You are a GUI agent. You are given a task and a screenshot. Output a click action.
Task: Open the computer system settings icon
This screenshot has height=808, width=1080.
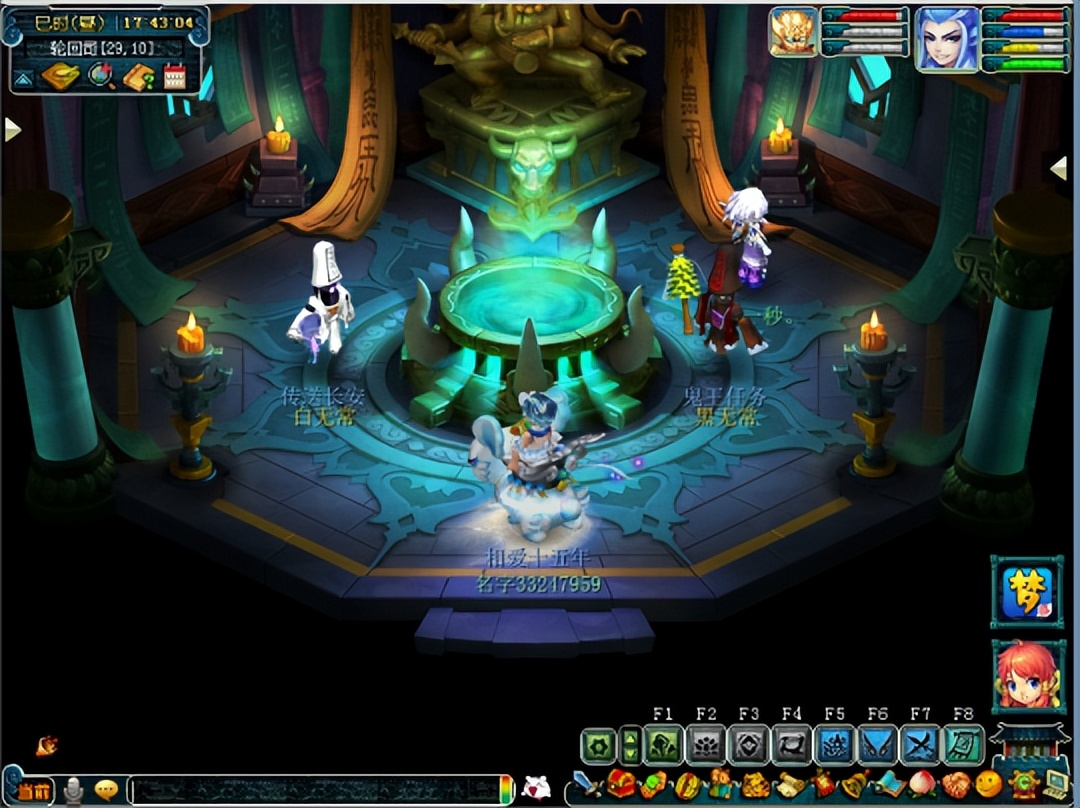1056,783
